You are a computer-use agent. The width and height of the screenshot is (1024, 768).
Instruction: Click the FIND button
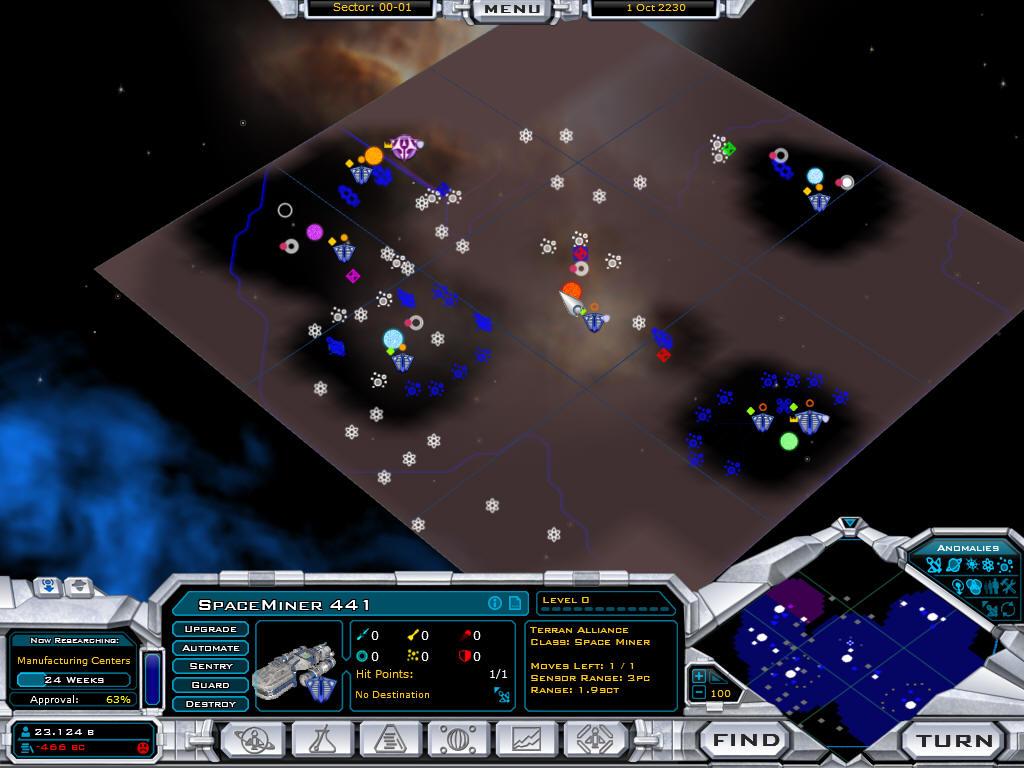click(x=745, y=741)
